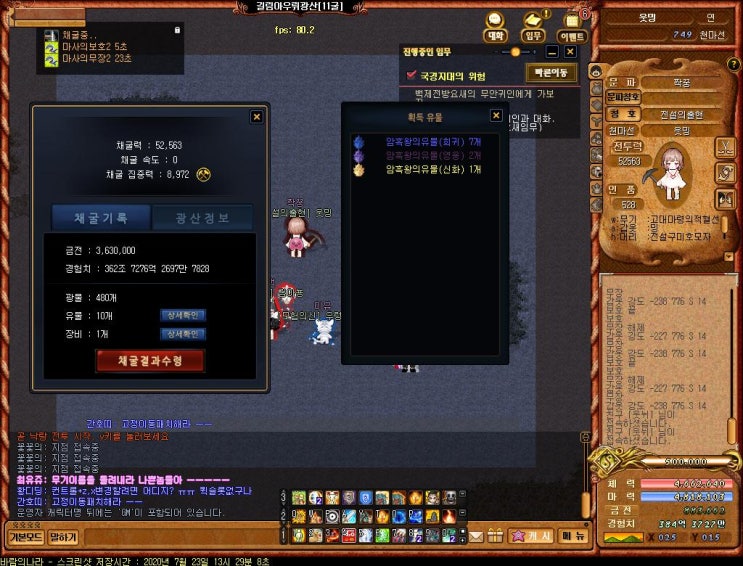
Task: Close the 진행중인 임무 quest tracker
Action: pyautogui.click(x=570, y=51)
